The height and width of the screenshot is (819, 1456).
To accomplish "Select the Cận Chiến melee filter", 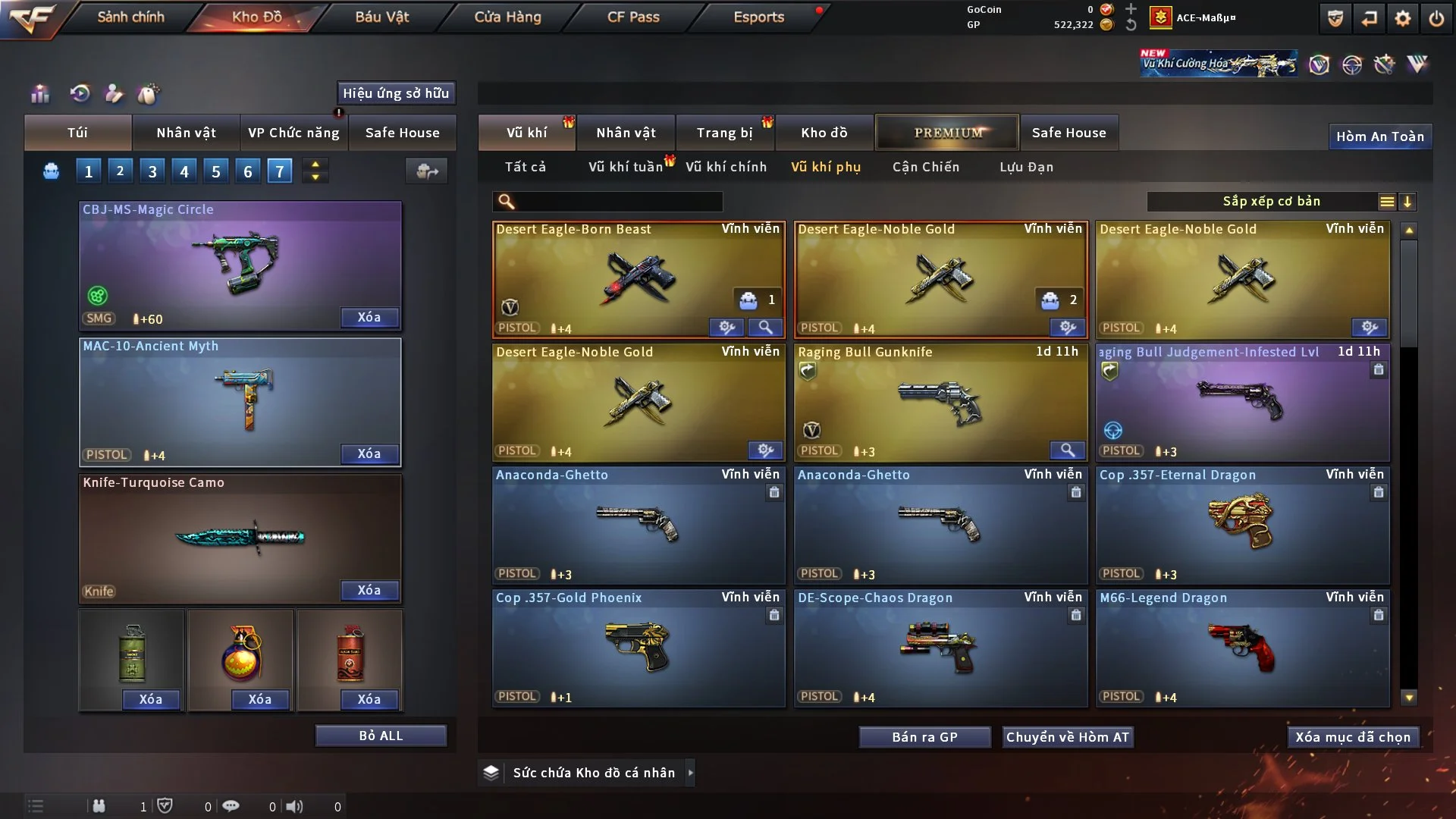I will pyautogui.click(x=926, y=167).
